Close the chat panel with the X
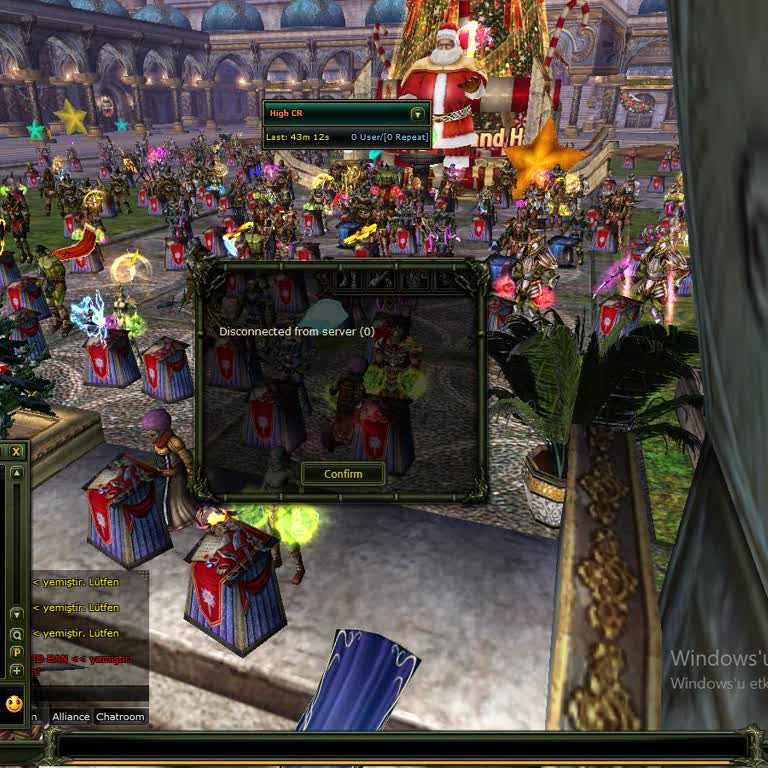 coord(16,452)
